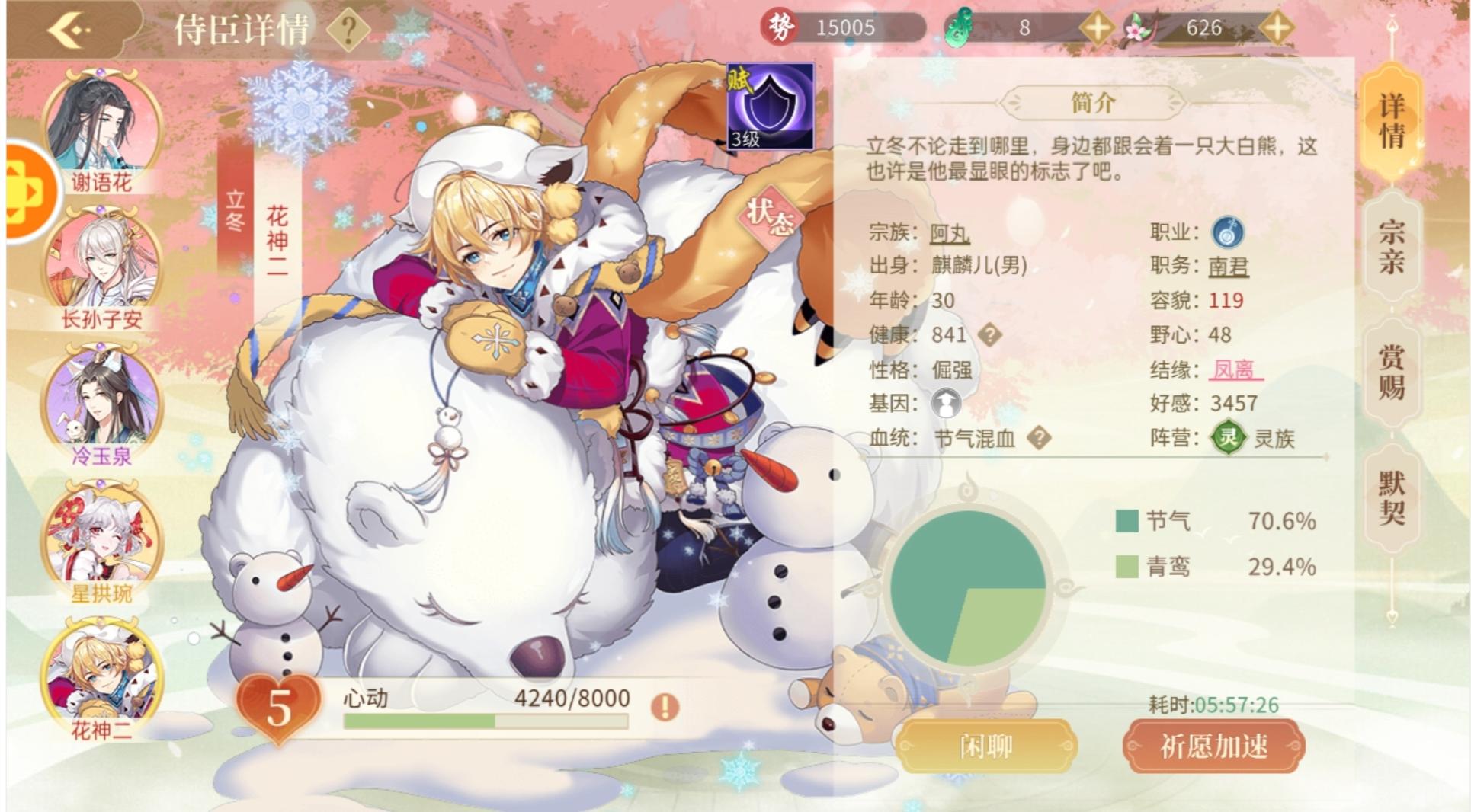Click the 赋 defense skill icon labeled 3级
The image size is (1471, 812).
770,107
